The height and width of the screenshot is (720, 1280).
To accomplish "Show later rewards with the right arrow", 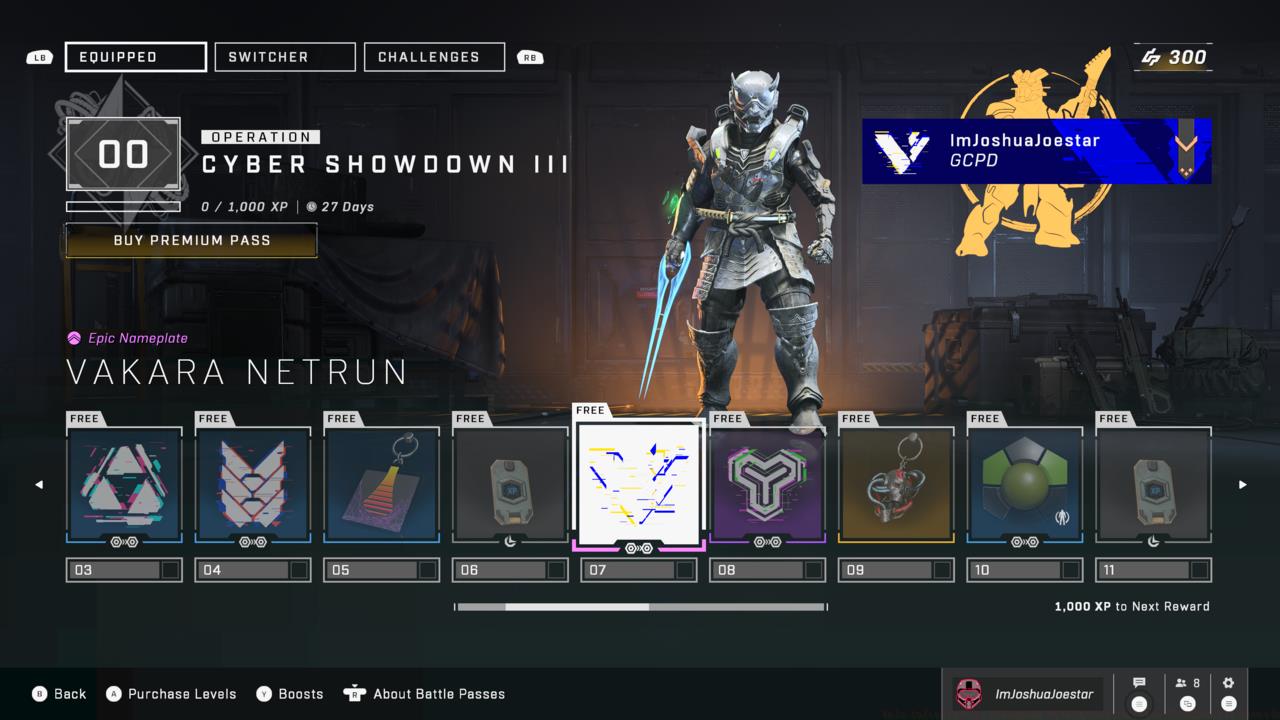I will click(x=1243, y=485).
